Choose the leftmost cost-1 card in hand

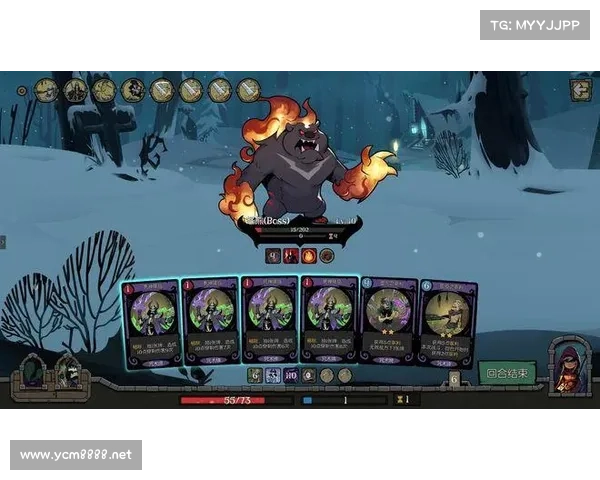coord(151,322)
